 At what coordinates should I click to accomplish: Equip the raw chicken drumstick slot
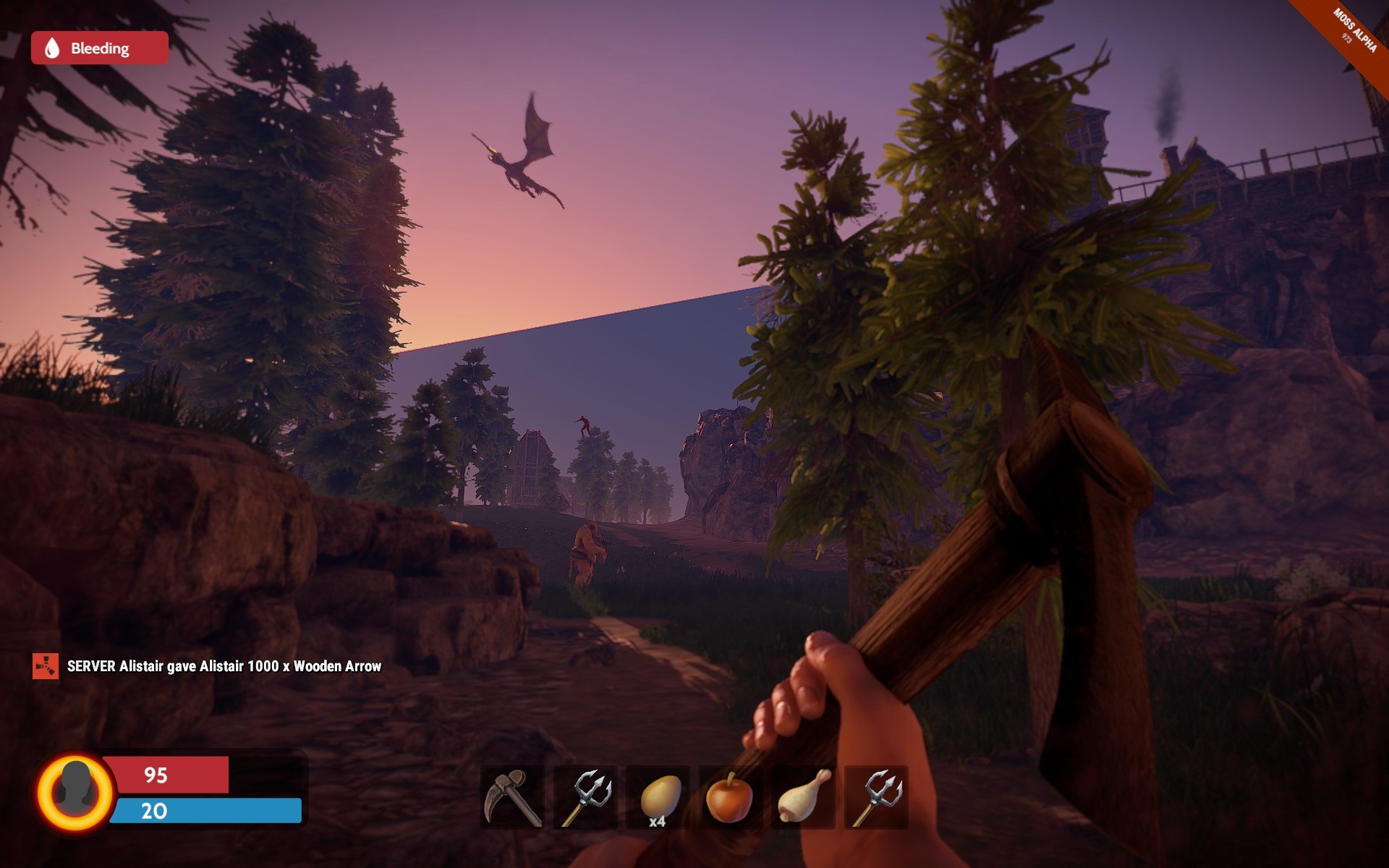coord(803,797)
